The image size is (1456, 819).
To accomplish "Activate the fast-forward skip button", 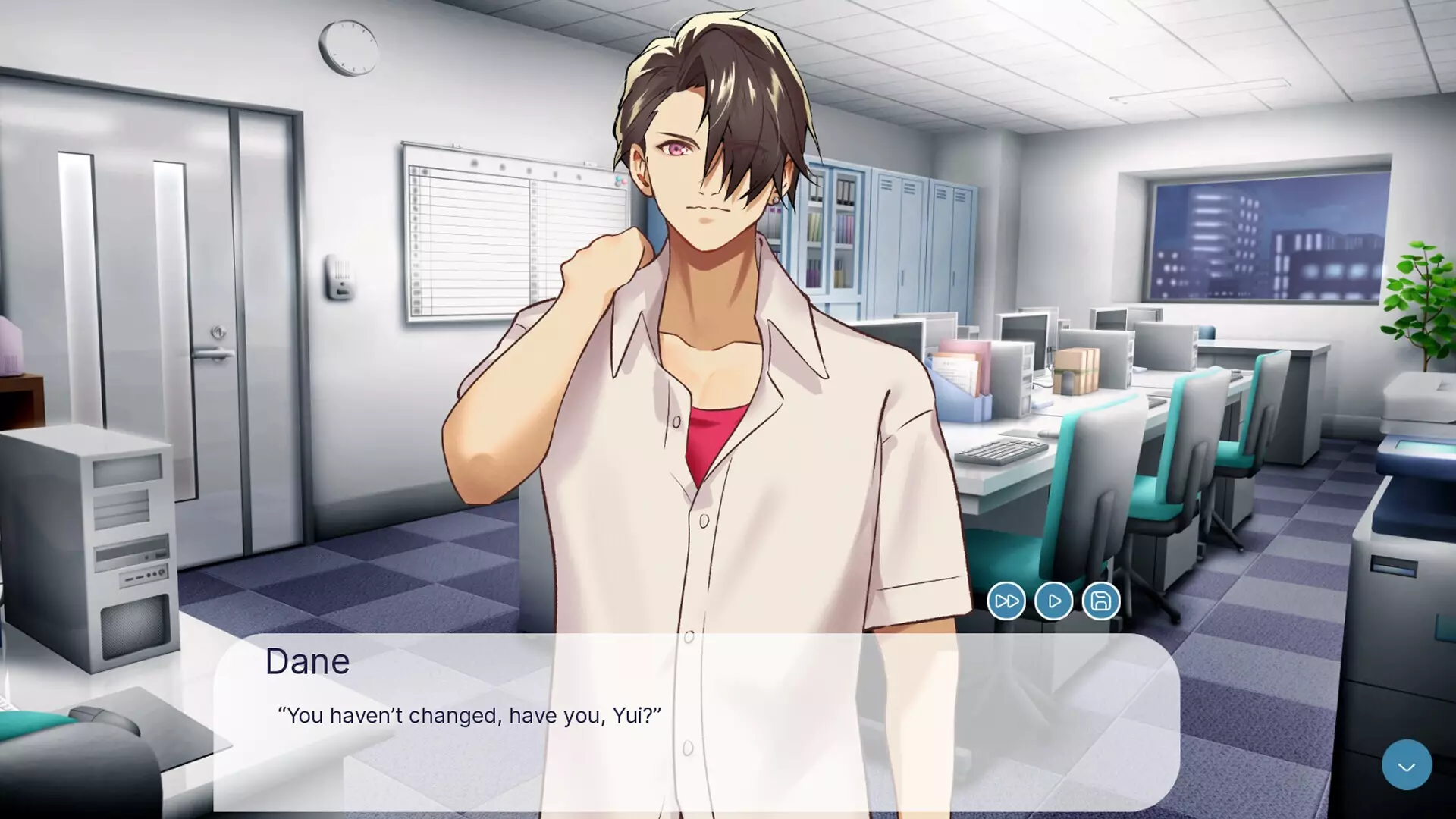I will coord(1006,601).
